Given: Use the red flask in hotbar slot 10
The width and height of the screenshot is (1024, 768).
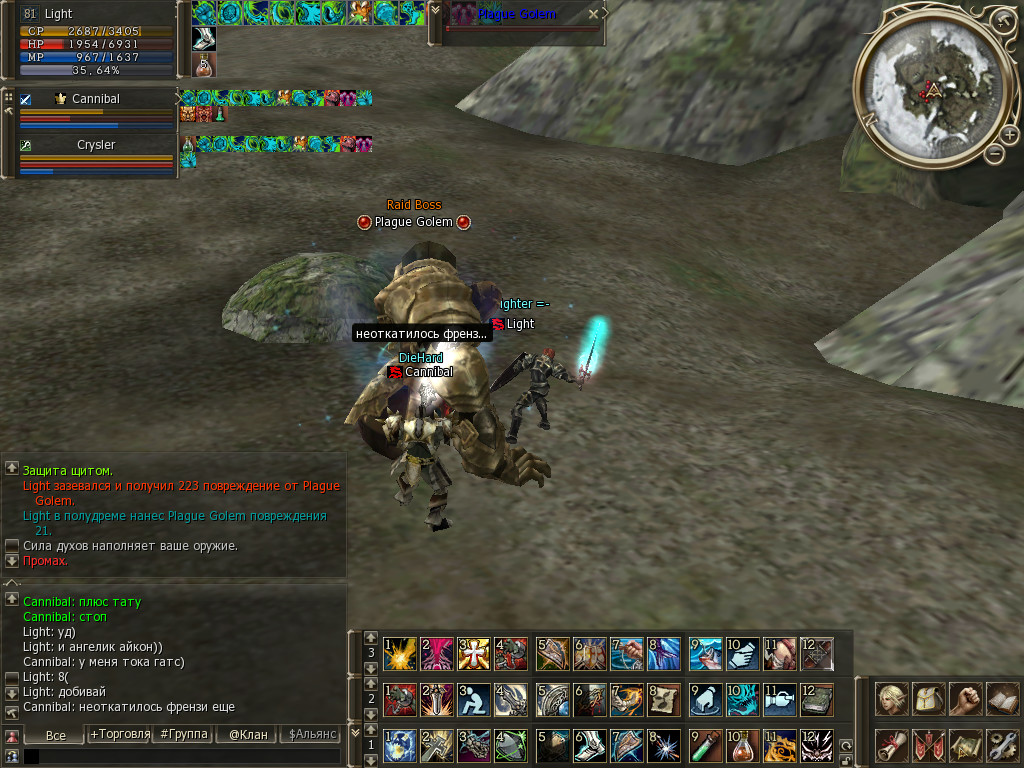Looking at the screenshot, I should click(742, 745).
